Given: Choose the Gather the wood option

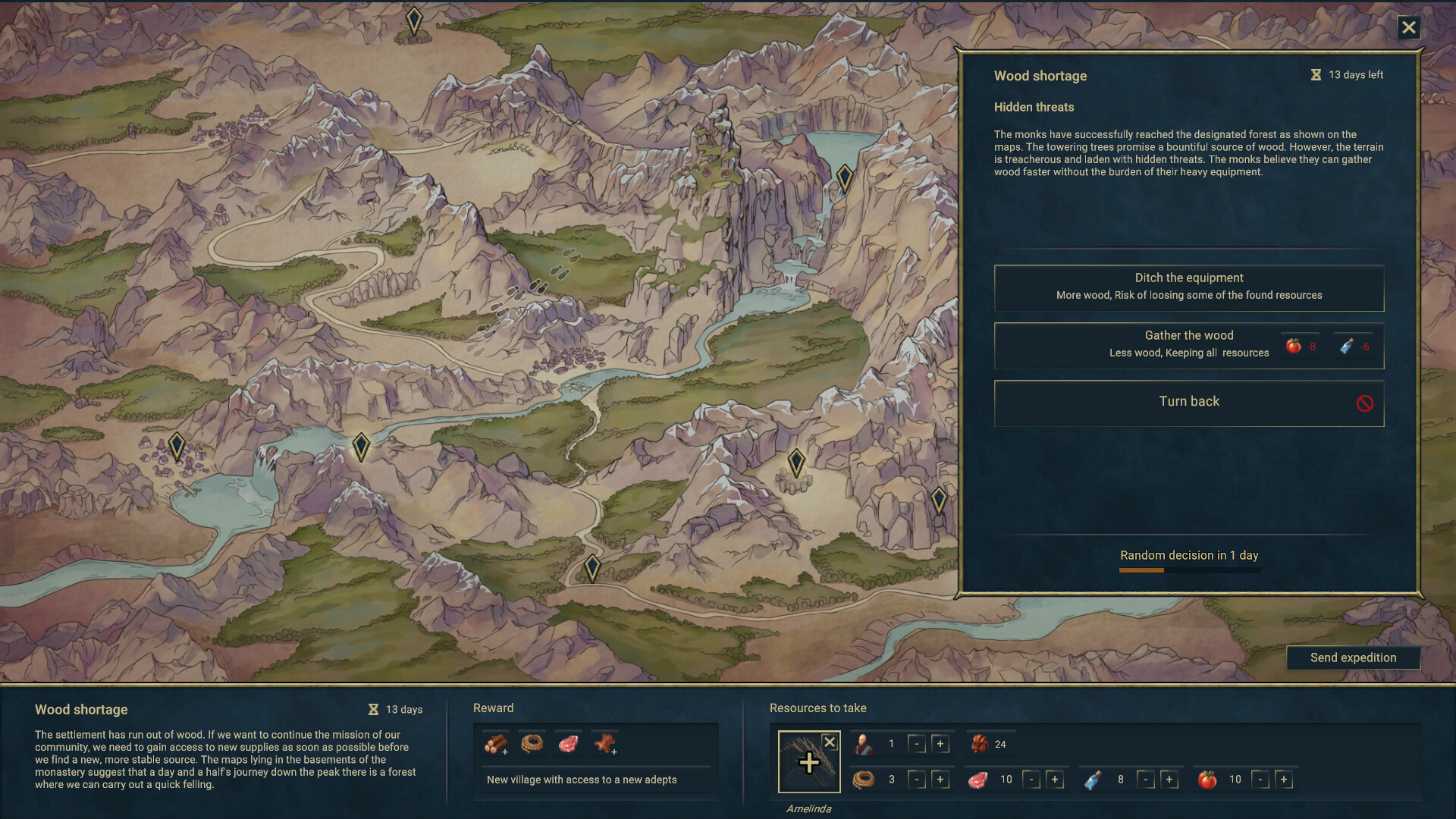Looking at the screenshot, I should [1188, 345].
